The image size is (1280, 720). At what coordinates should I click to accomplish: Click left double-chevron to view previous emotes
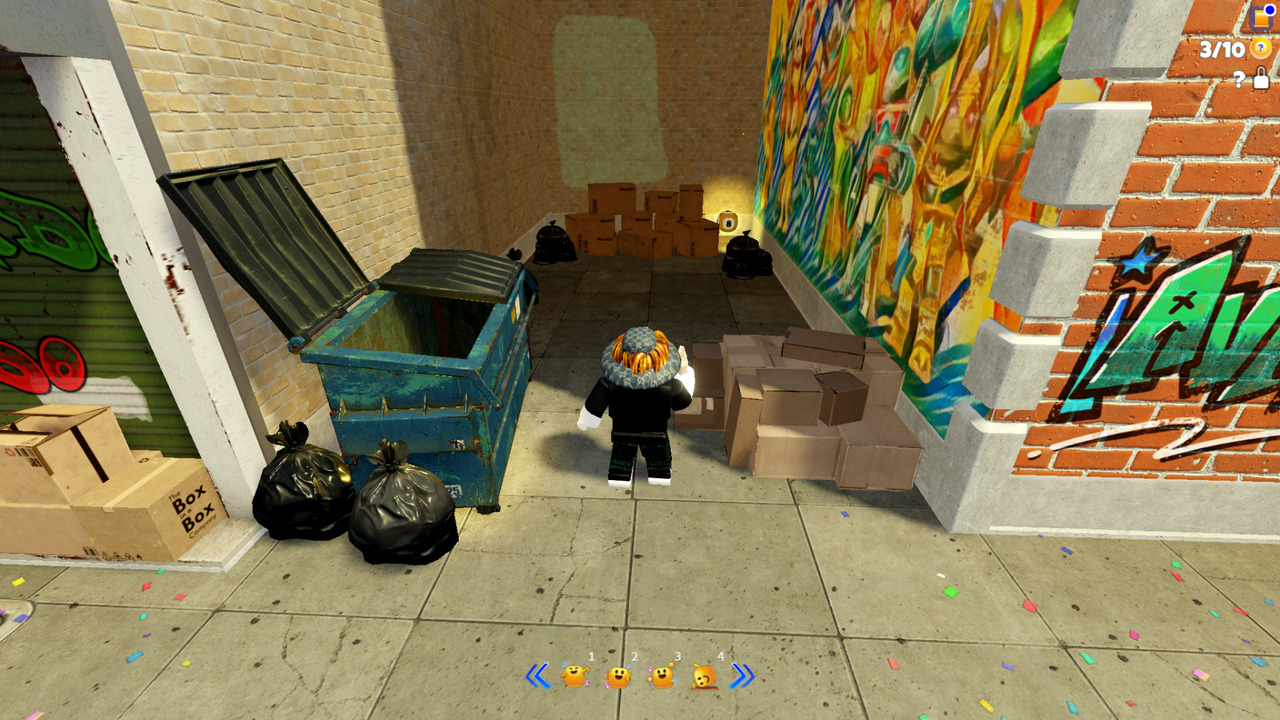click(x=538, y=676)
